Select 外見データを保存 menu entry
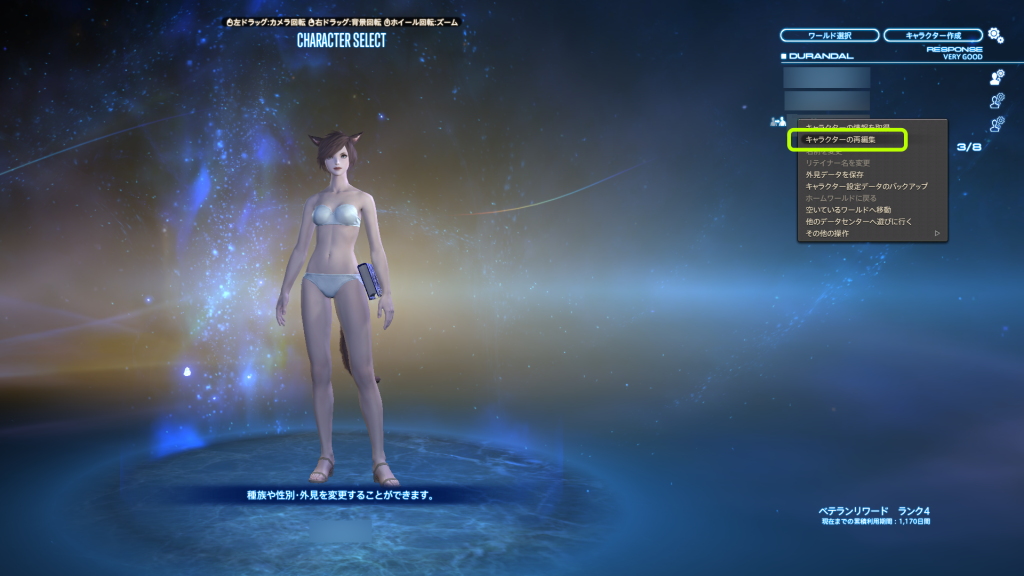 (x=834, y=174)
